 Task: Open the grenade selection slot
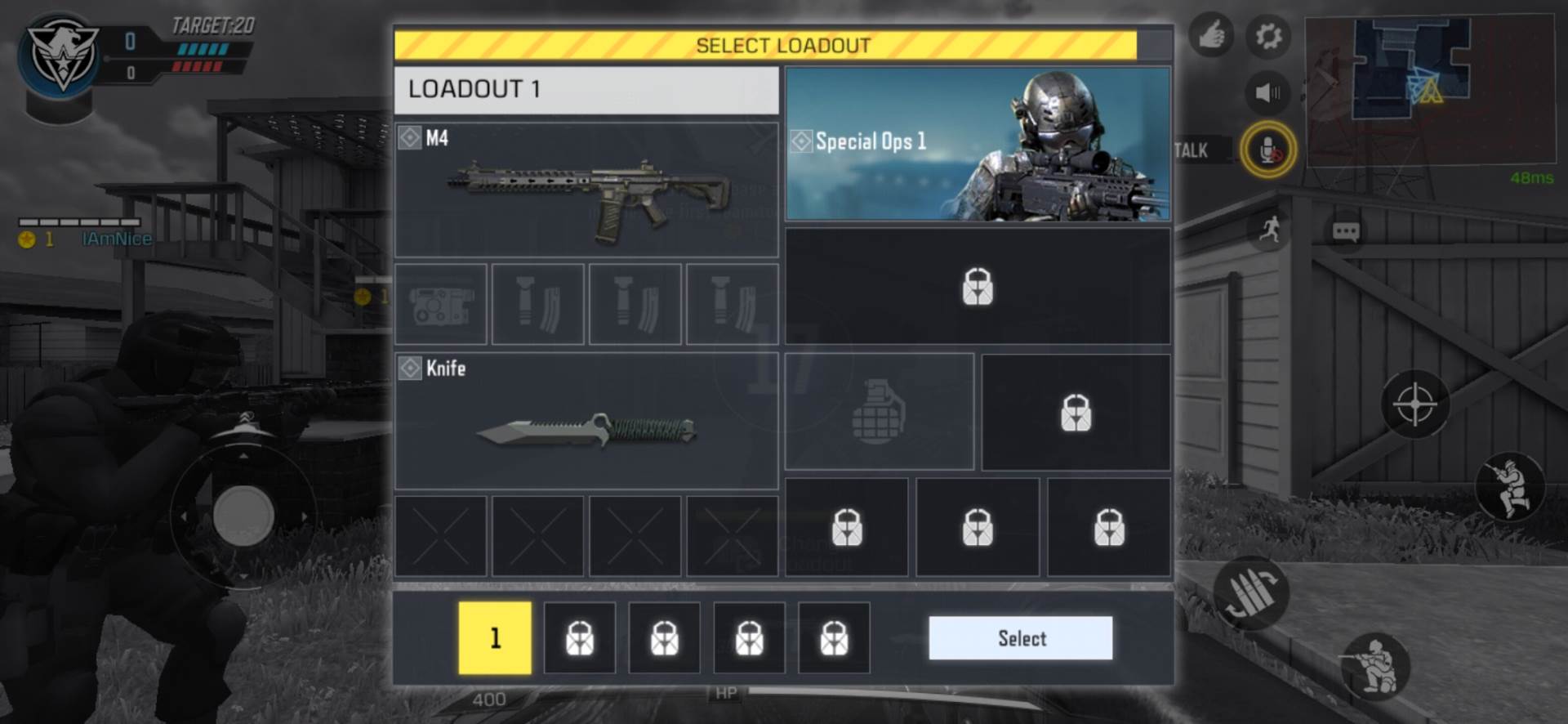(x=878, y=411)
